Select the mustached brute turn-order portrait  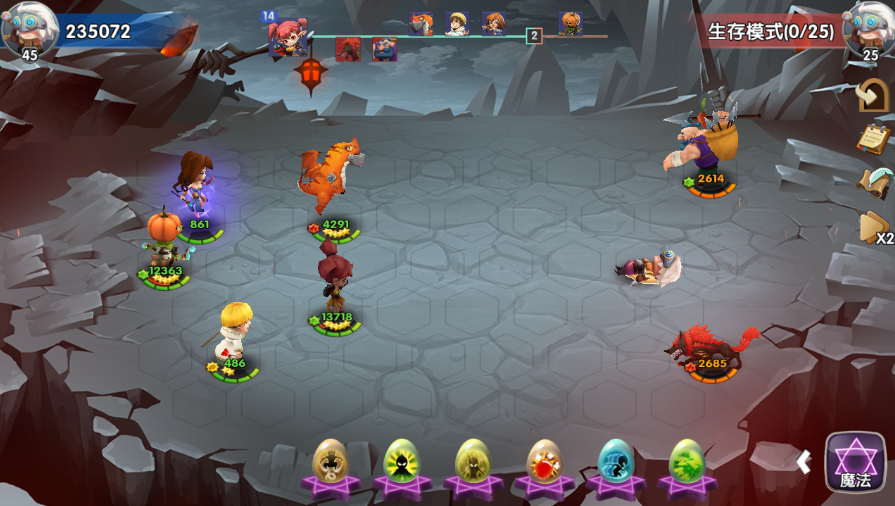pyautogui.click(x=384, y=49)
